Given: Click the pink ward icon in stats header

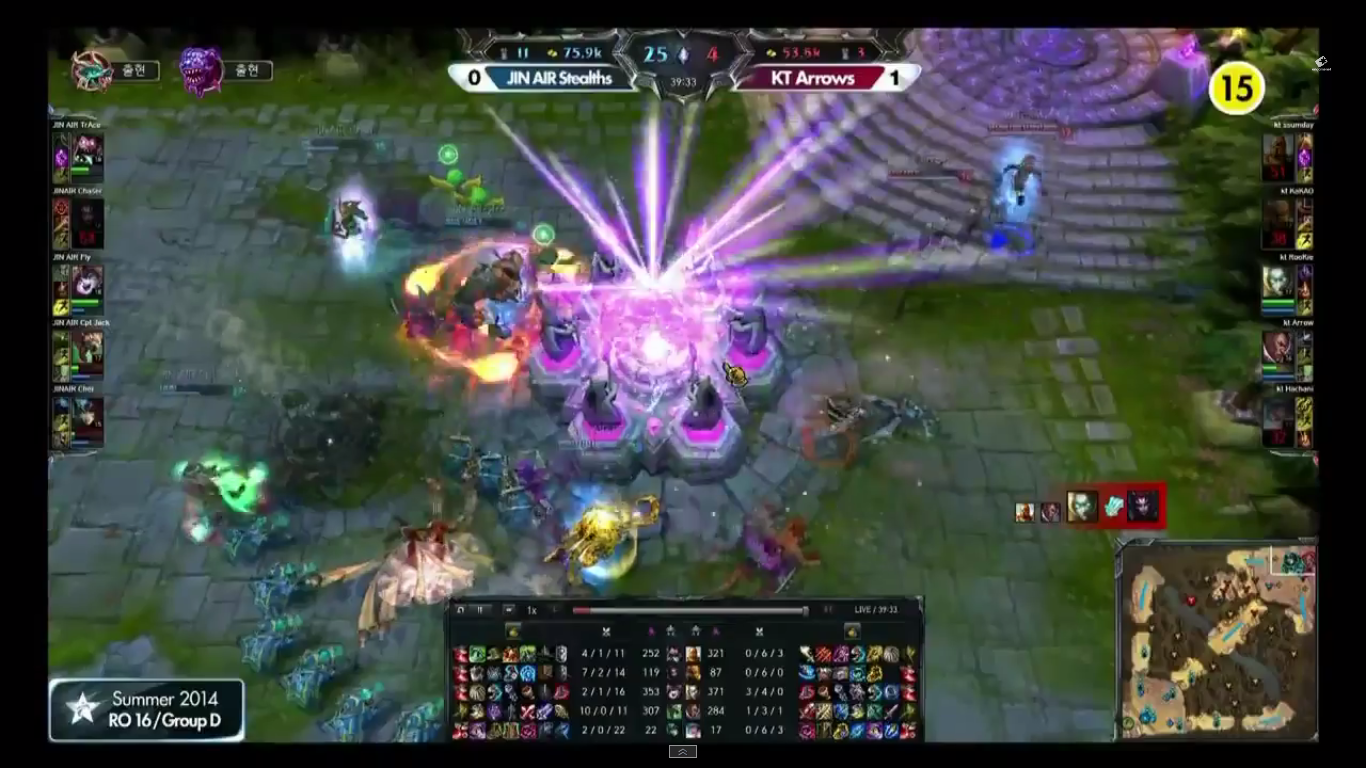Looking at the screenshot, I should click(x=653, y=631).
